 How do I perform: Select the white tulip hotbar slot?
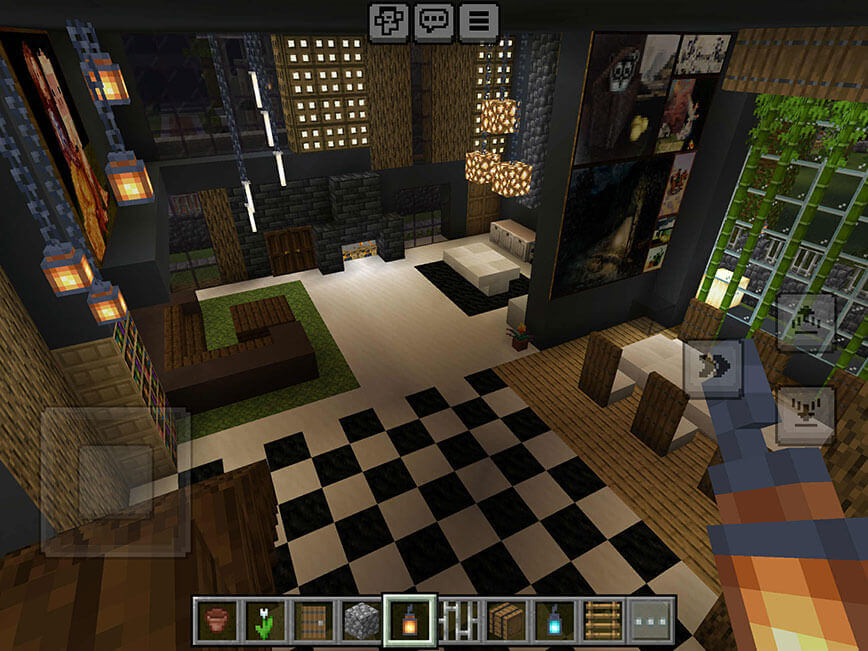click(x=265, y=620)
